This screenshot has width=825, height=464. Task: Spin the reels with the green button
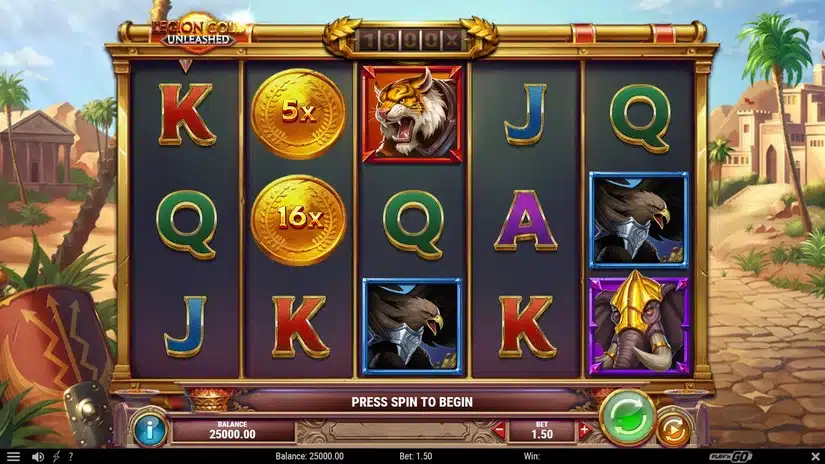coord(627,416)
